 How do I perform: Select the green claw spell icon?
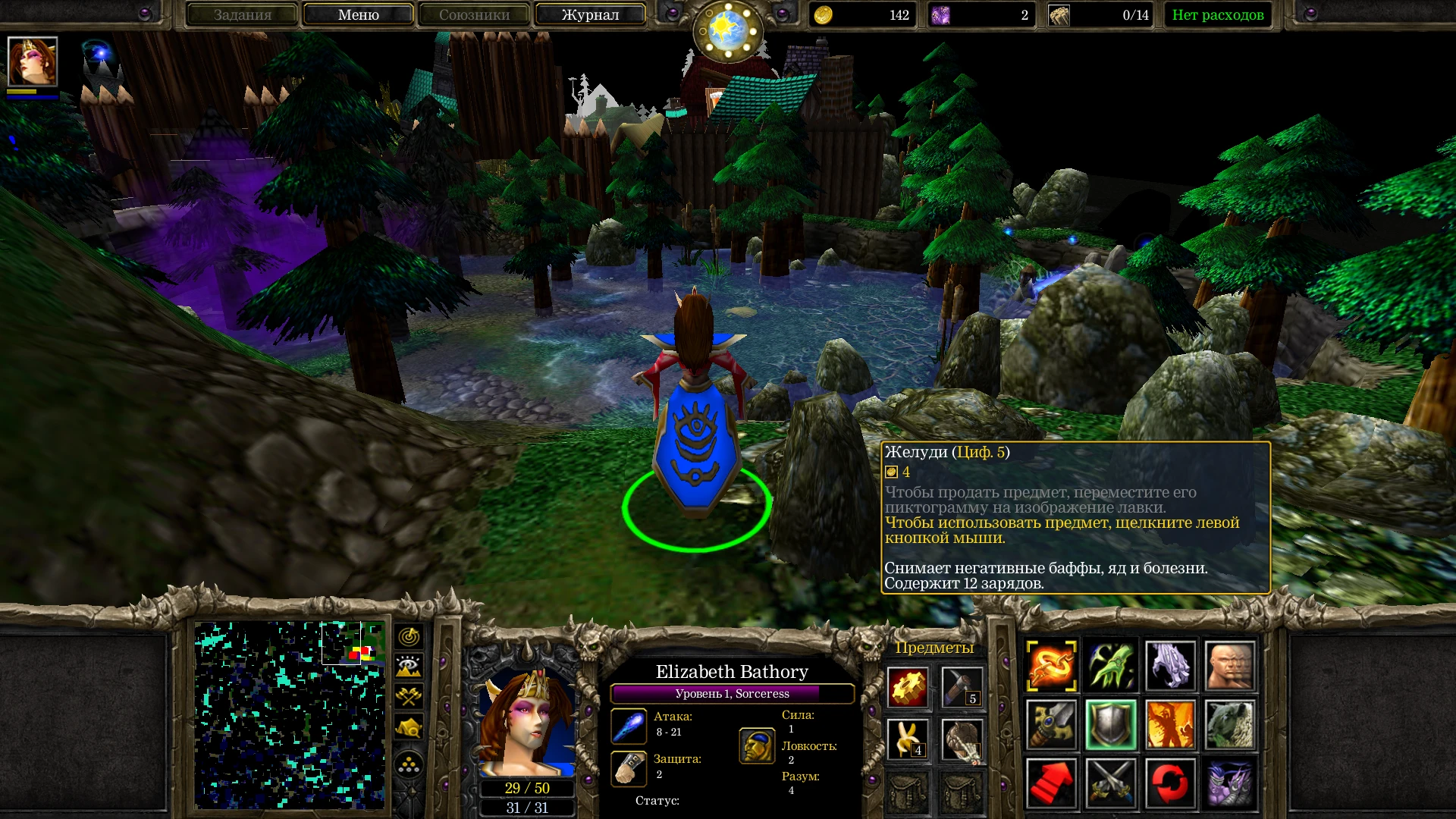pyautogui.click(x=1112, y=665)
